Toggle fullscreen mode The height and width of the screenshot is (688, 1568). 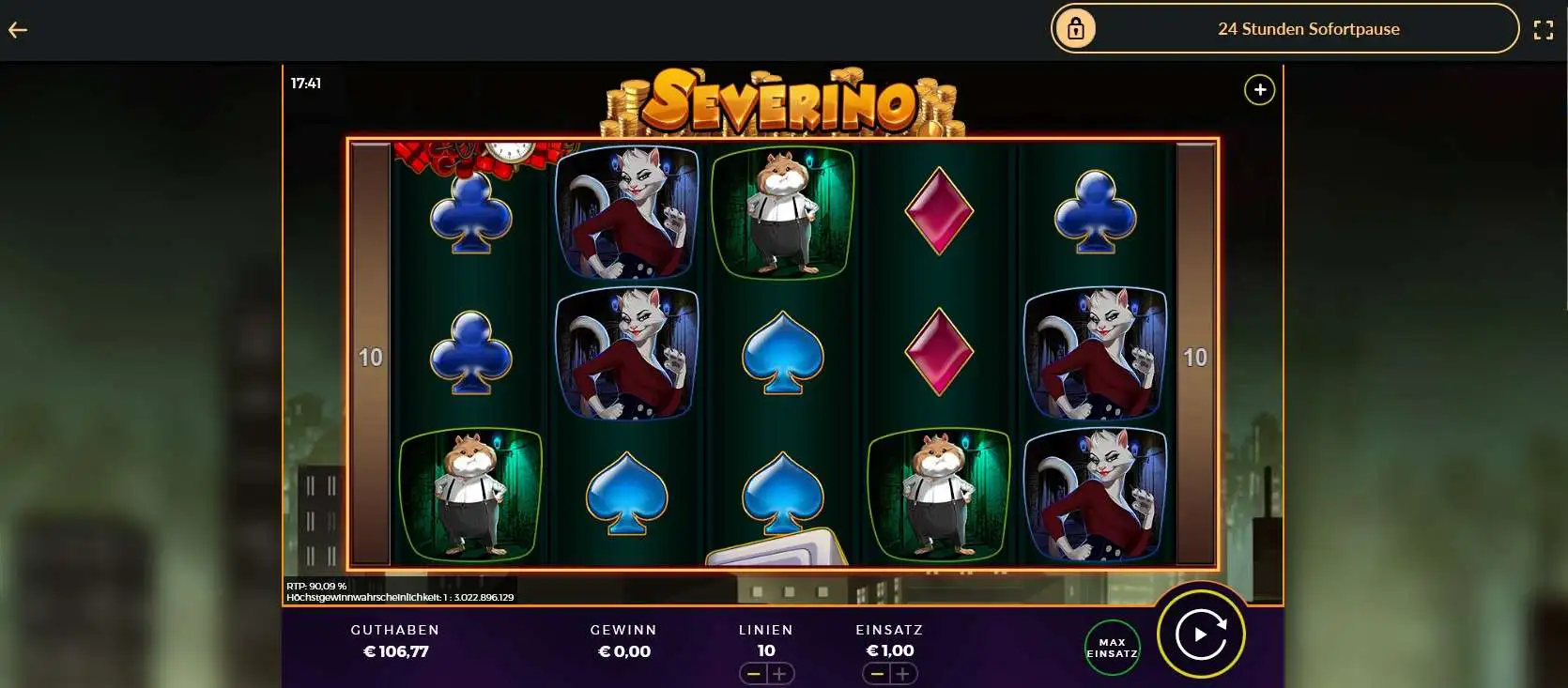[1545, 28]
